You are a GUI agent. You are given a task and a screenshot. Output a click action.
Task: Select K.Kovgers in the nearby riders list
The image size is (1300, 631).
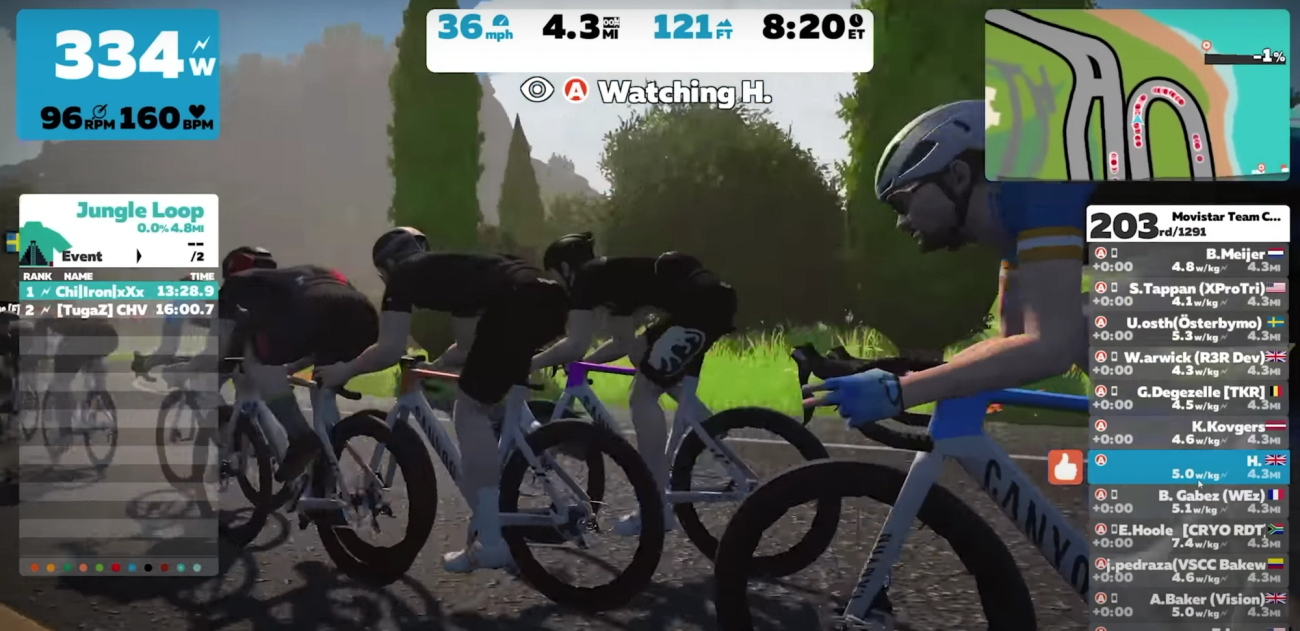pos(1187,433)
